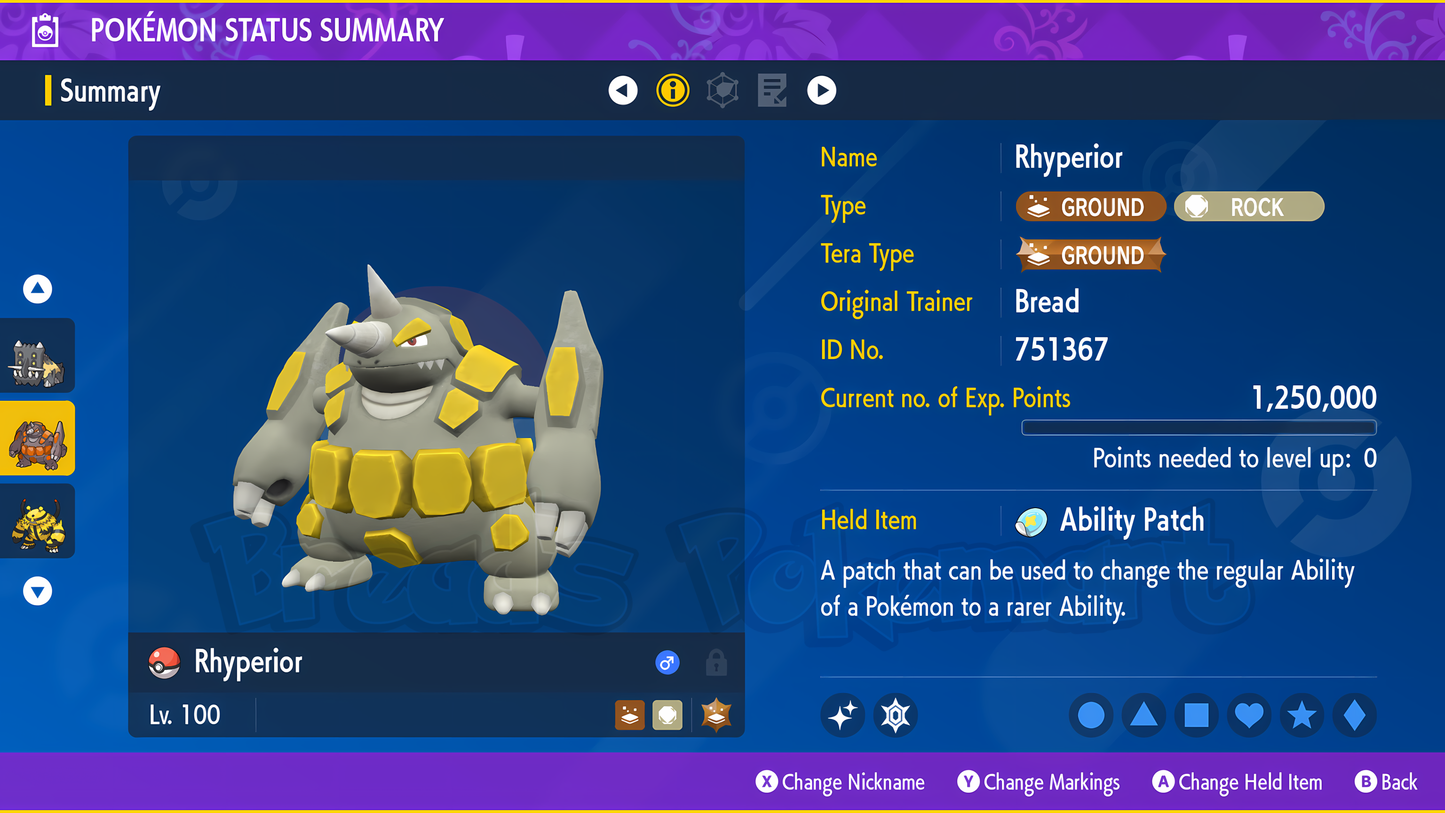Select the info summary tab icon
Image resolution: width=1445 pixels, height=813 pixels.
tap(673, 91)
